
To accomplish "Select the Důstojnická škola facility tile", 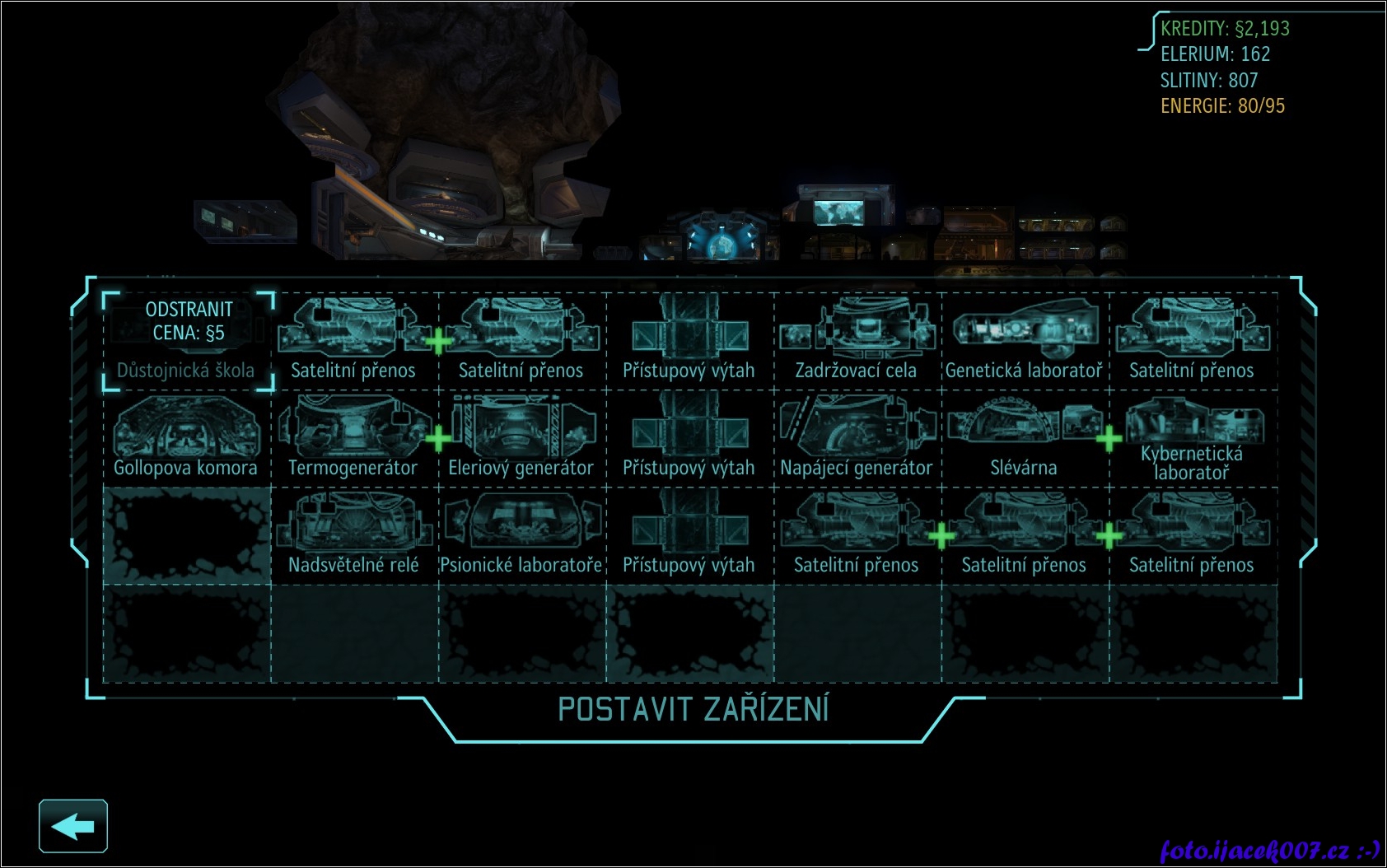I will click(x=188, y=341).
